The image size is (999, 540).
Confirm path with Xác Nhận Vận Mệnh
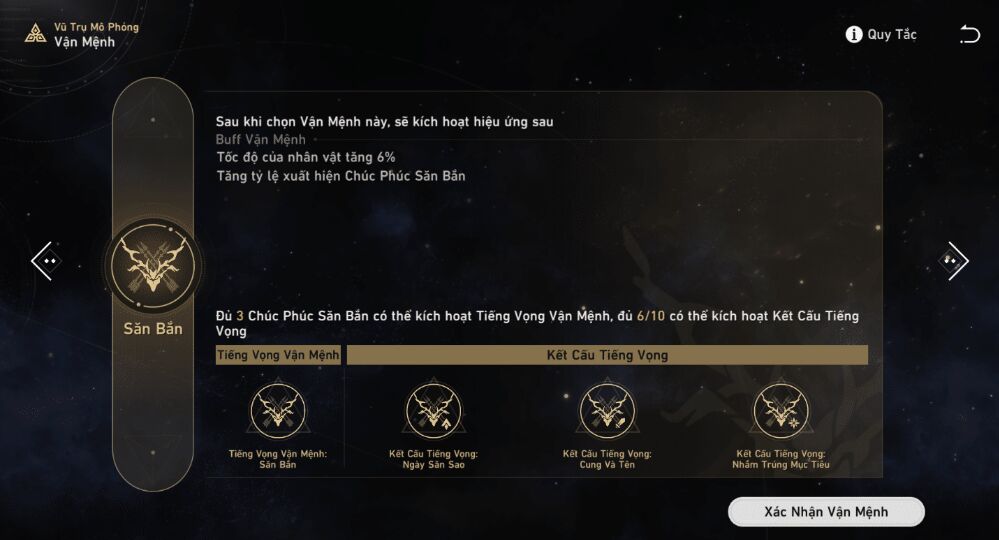pos(826,512)
